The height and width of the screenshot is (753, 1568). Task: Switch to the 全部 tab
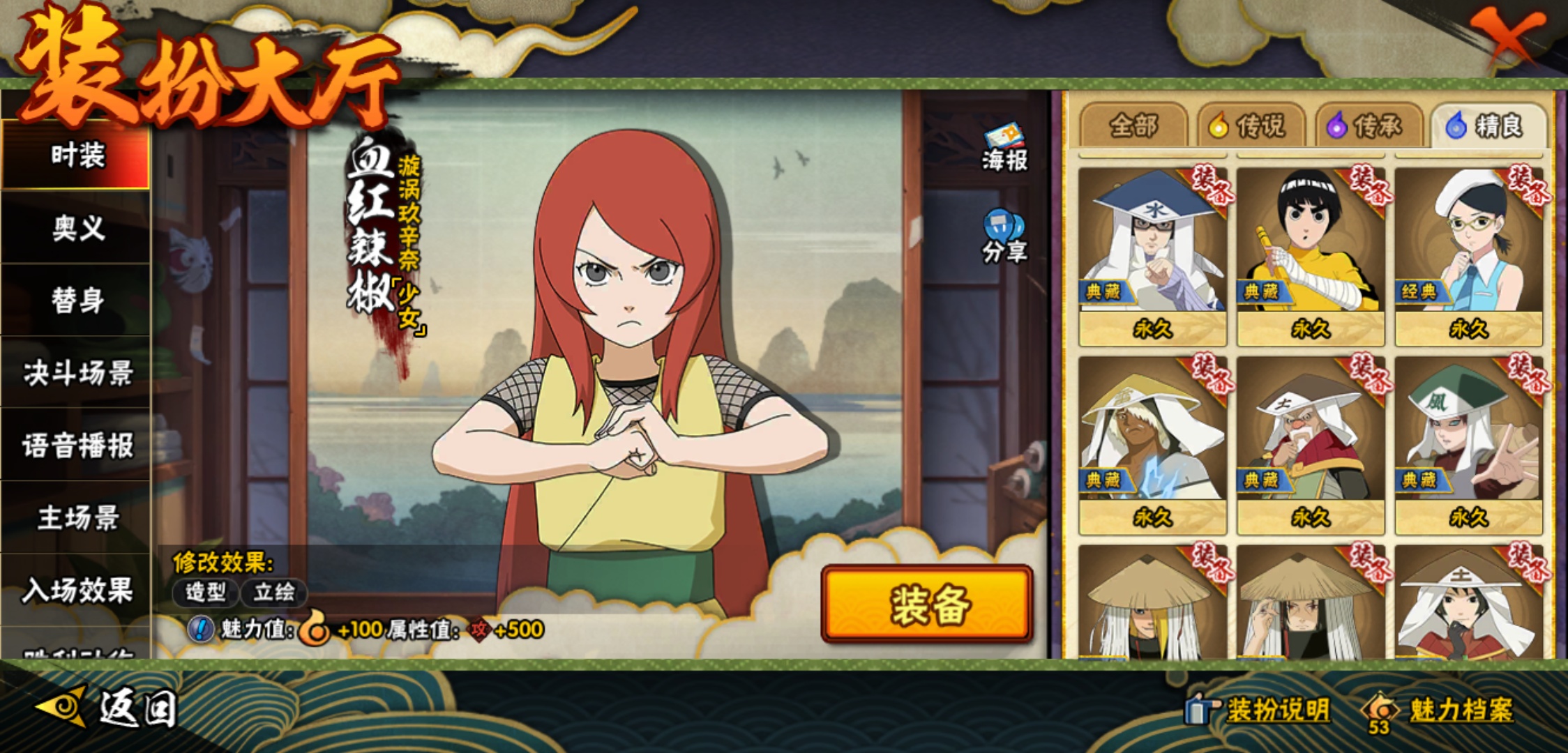pyautogui.click(x=1133, y=126)
